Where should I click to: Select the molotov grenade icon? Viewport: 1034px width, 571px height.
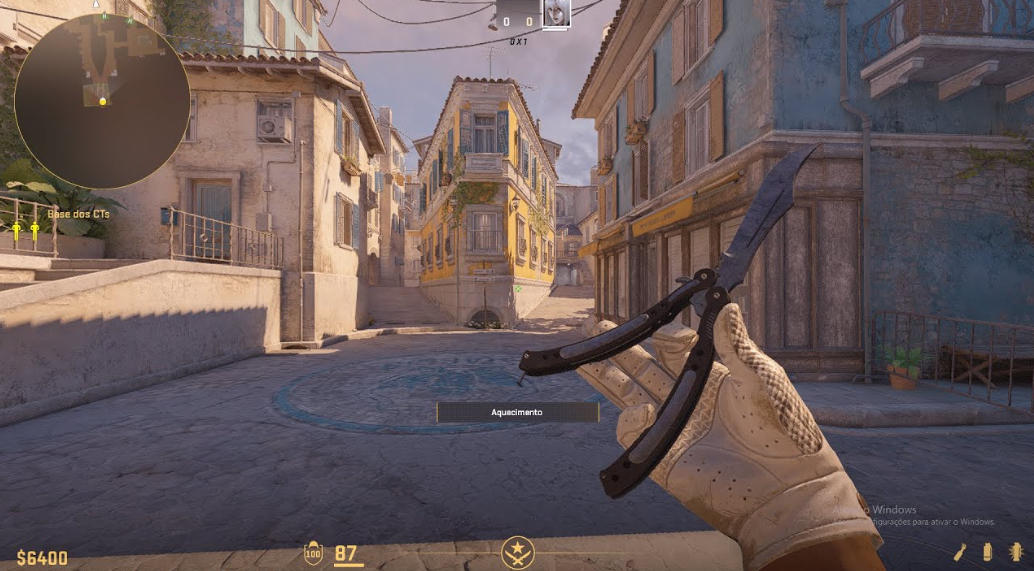(960, 552)
